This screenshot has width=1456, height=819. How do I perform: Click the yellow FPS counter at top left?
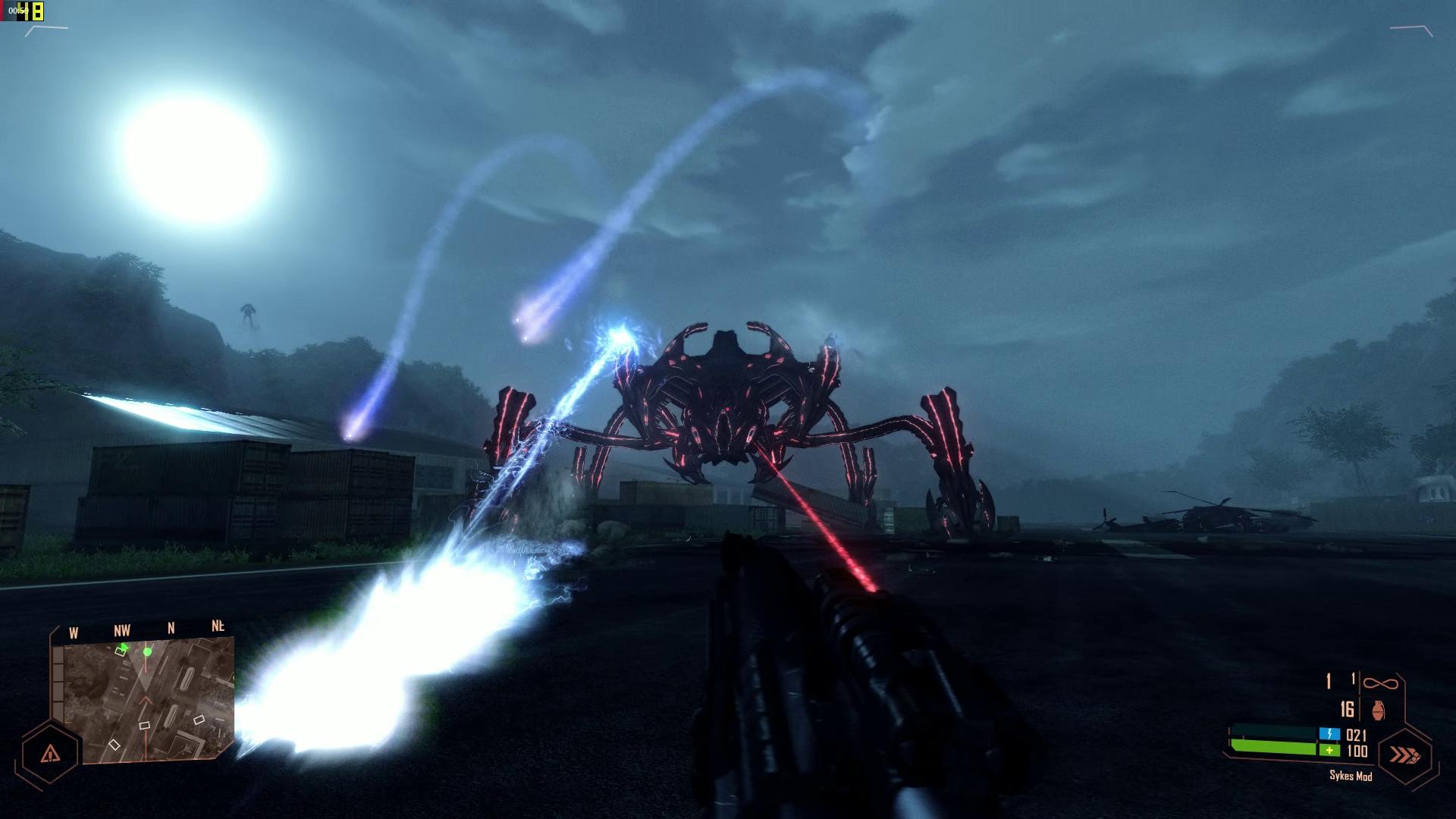tap(30, 11)
